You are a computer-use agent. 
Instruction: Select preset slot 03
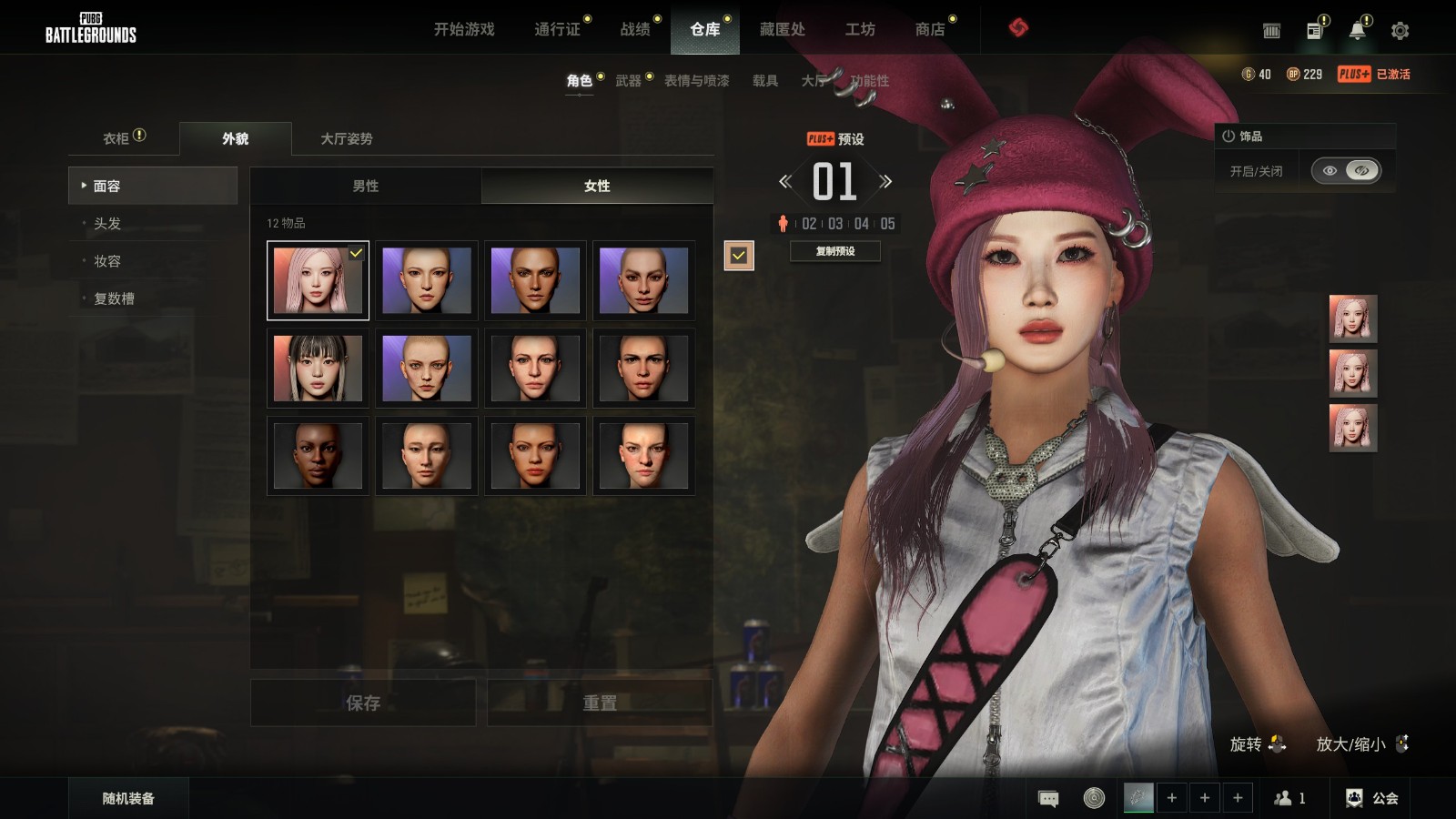[835, 224]
